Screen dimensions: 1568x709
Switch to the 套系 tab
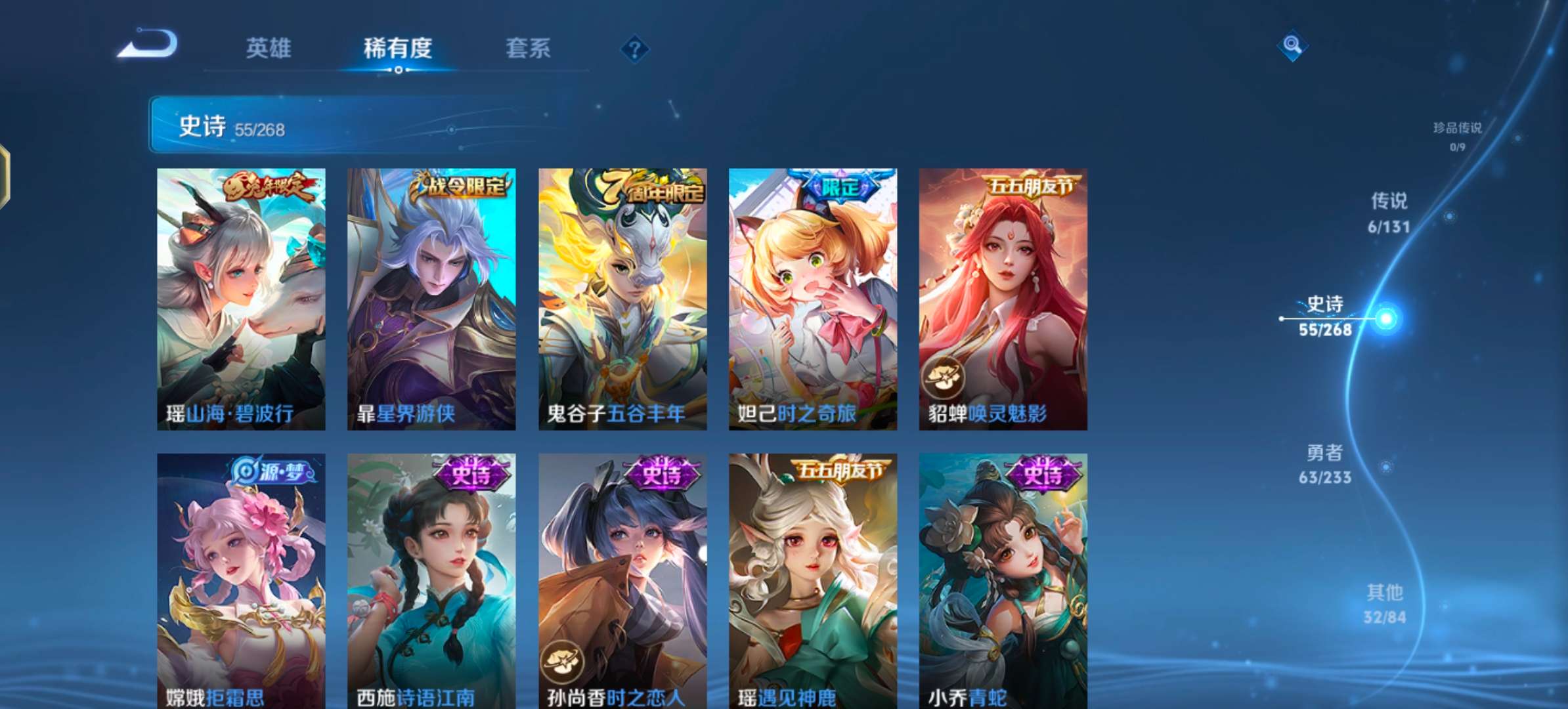[x=529, y=48]
